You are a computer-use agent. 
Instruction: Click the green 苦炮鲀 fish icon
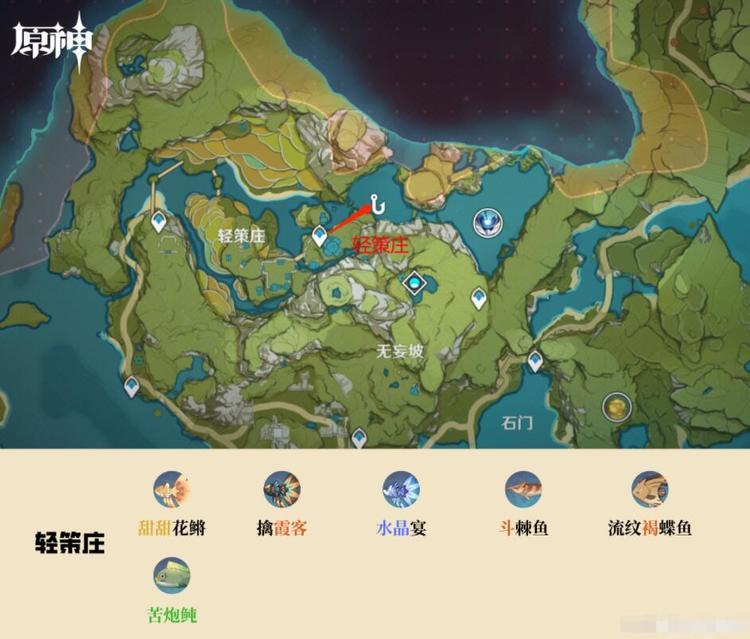172,576
